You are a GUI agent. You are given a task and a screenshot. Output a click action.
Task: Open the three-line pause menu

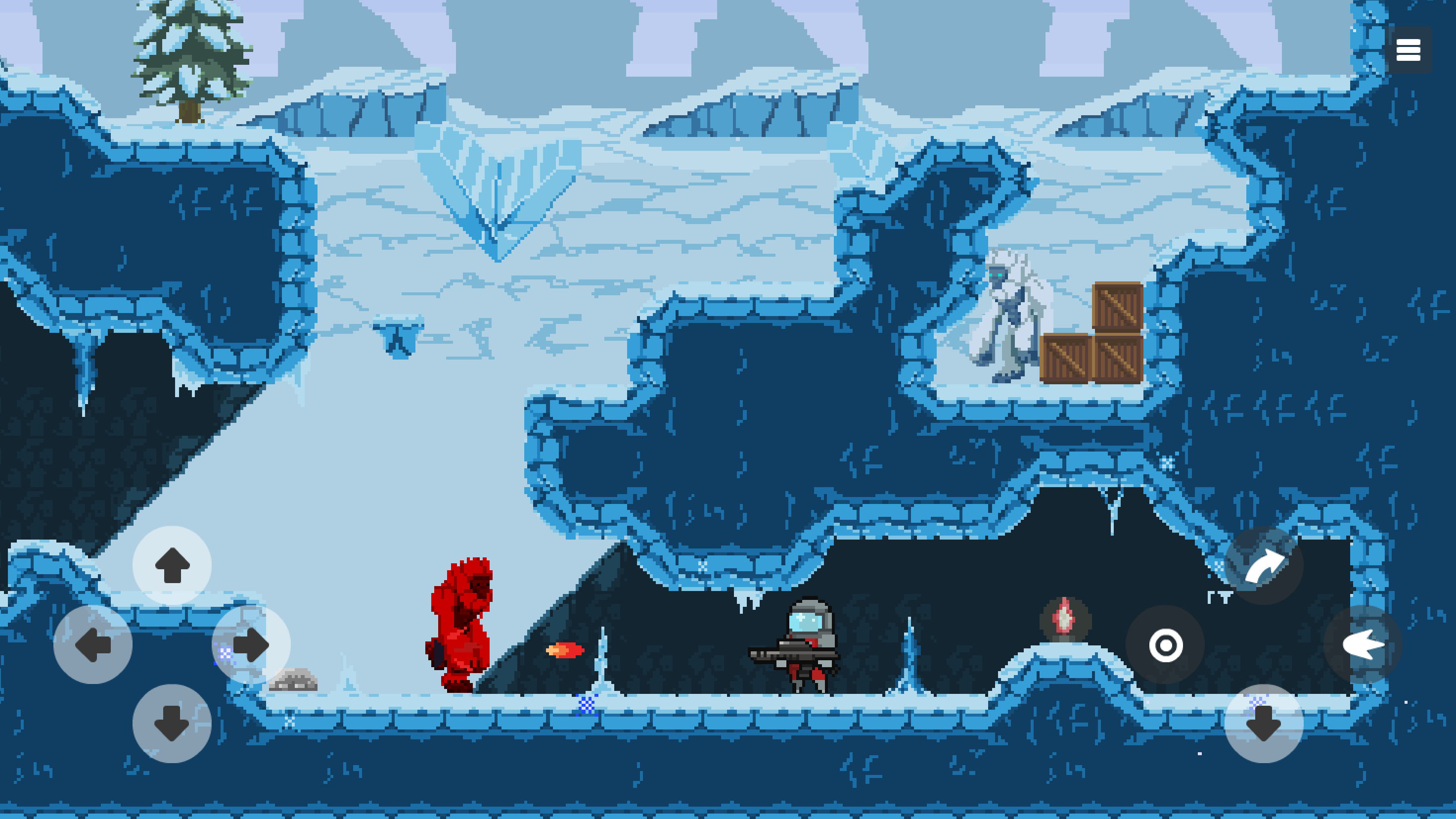(x=1409, y=50)
